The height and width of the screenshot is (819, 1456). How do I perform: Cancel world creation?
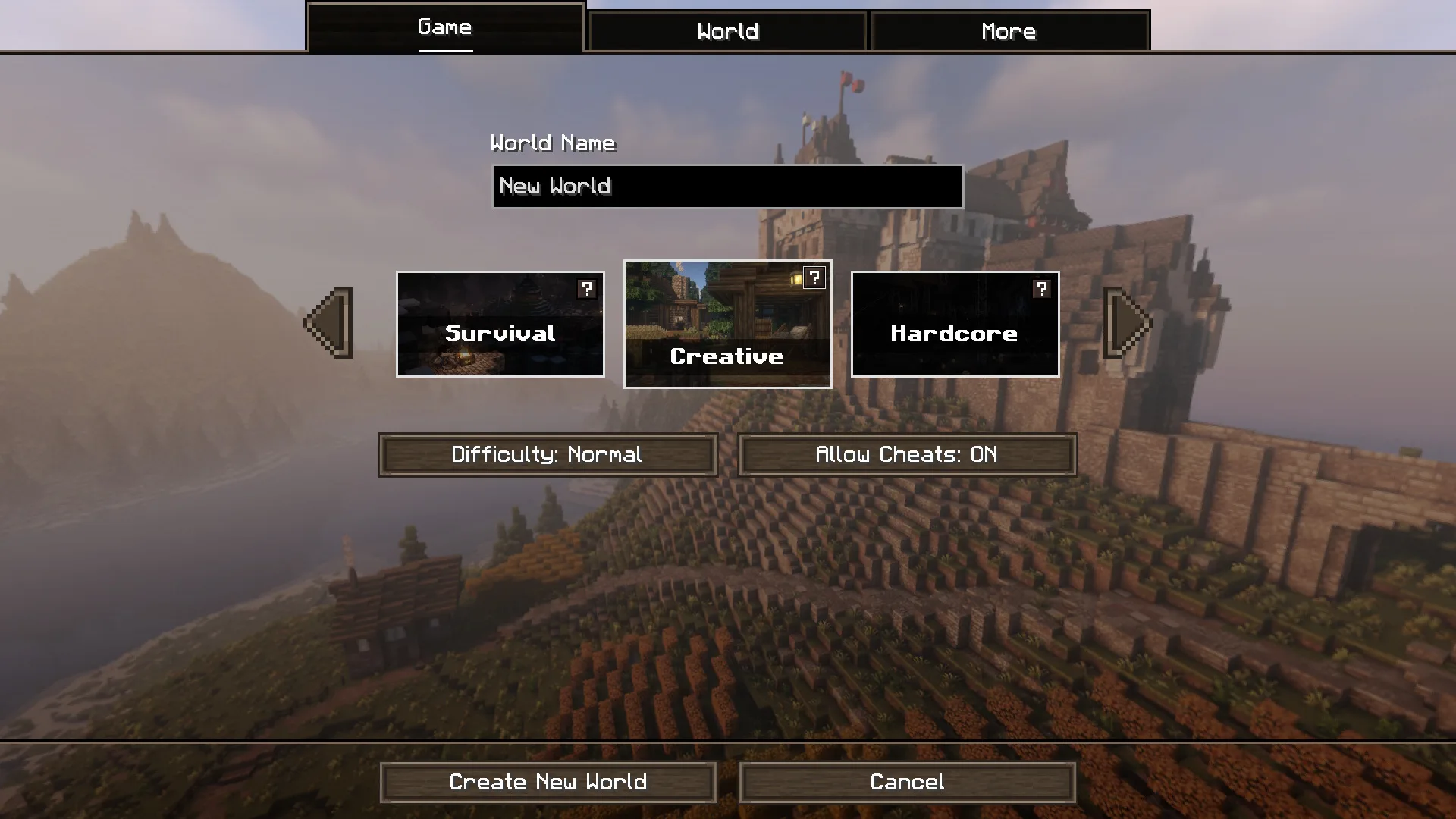pos(907,782)
